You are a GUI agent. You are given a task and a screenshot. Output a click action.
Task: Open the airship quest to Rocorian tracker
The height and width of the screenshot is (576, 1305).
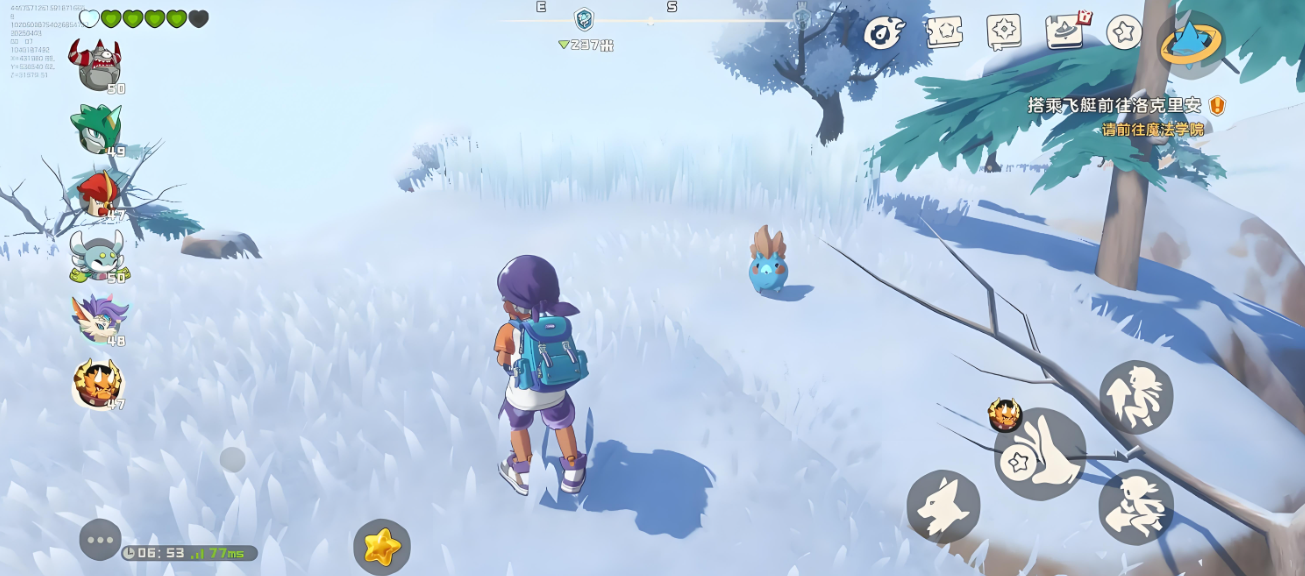(x=1114, y=105)
